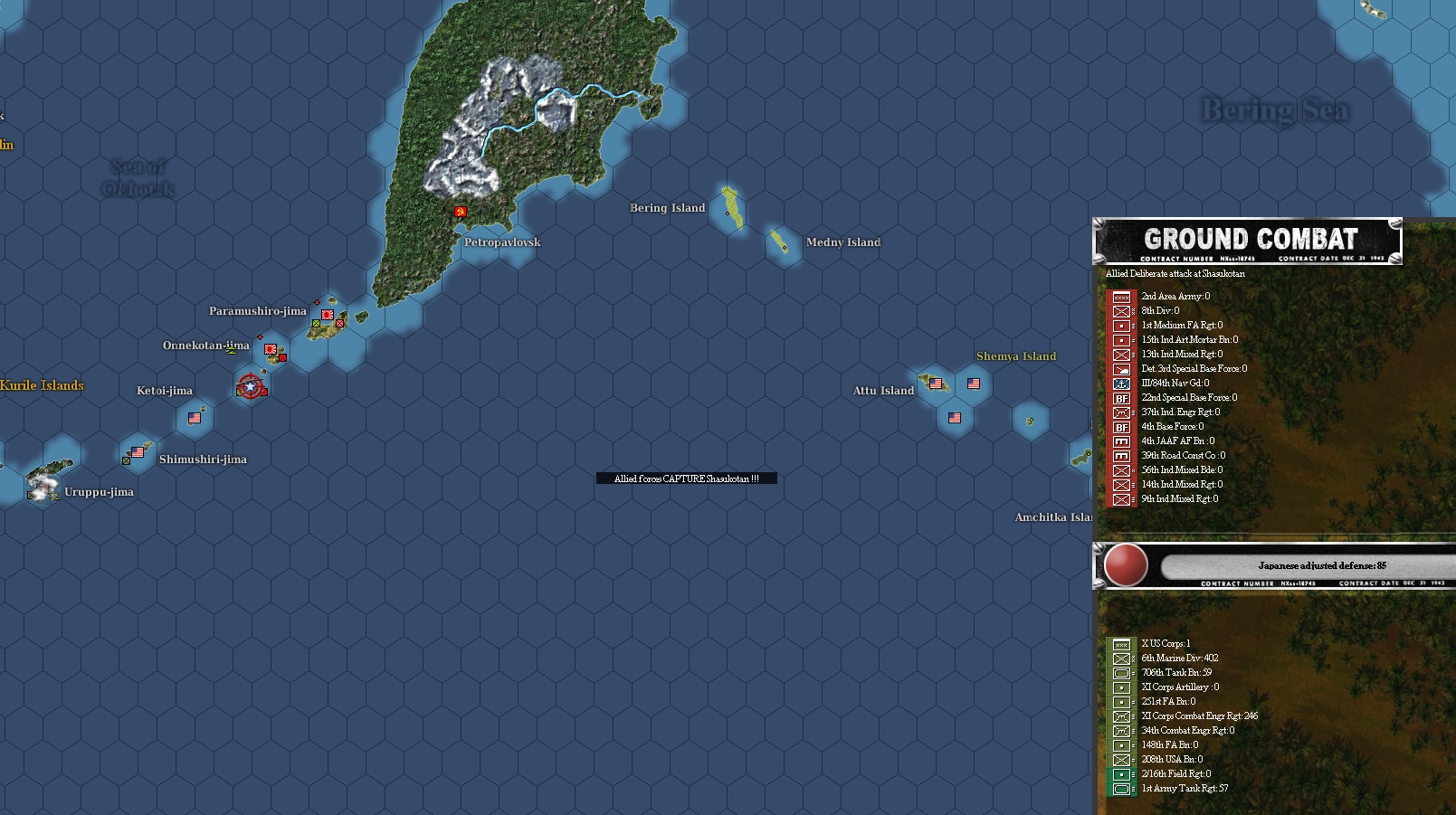Choose the 1st Army Tank Rgt row
Screen dimensions: 1456x815
pos(1185,789)
